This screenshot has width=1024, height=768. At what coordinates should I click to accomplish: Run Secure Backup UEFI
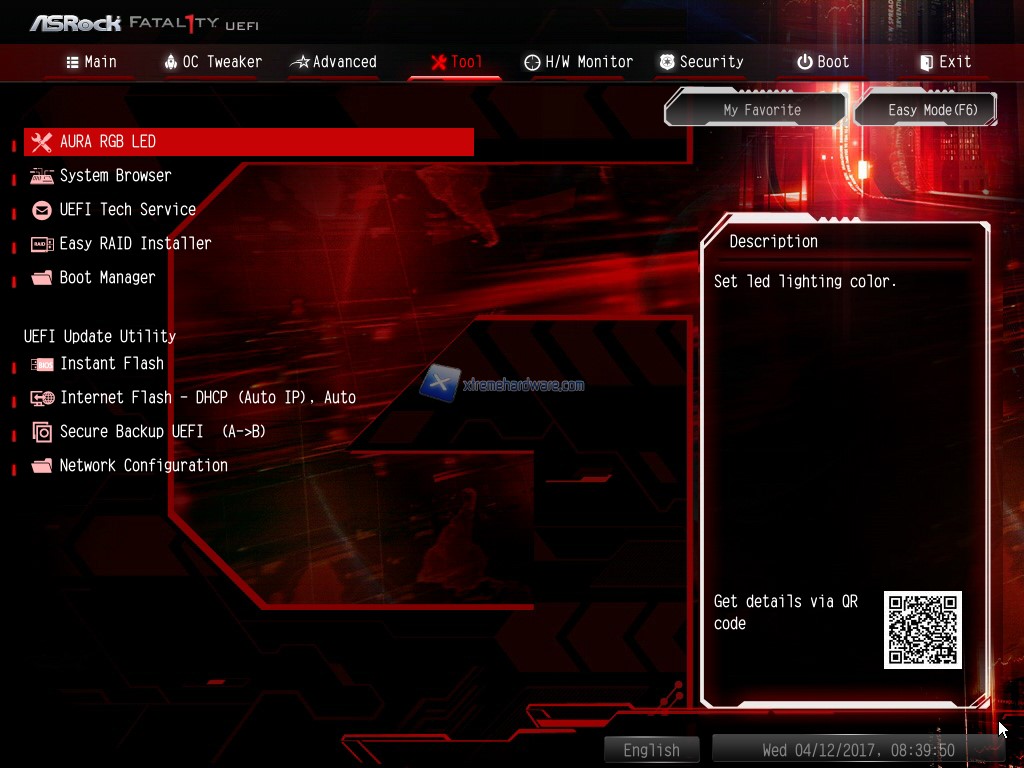point(162,432)
